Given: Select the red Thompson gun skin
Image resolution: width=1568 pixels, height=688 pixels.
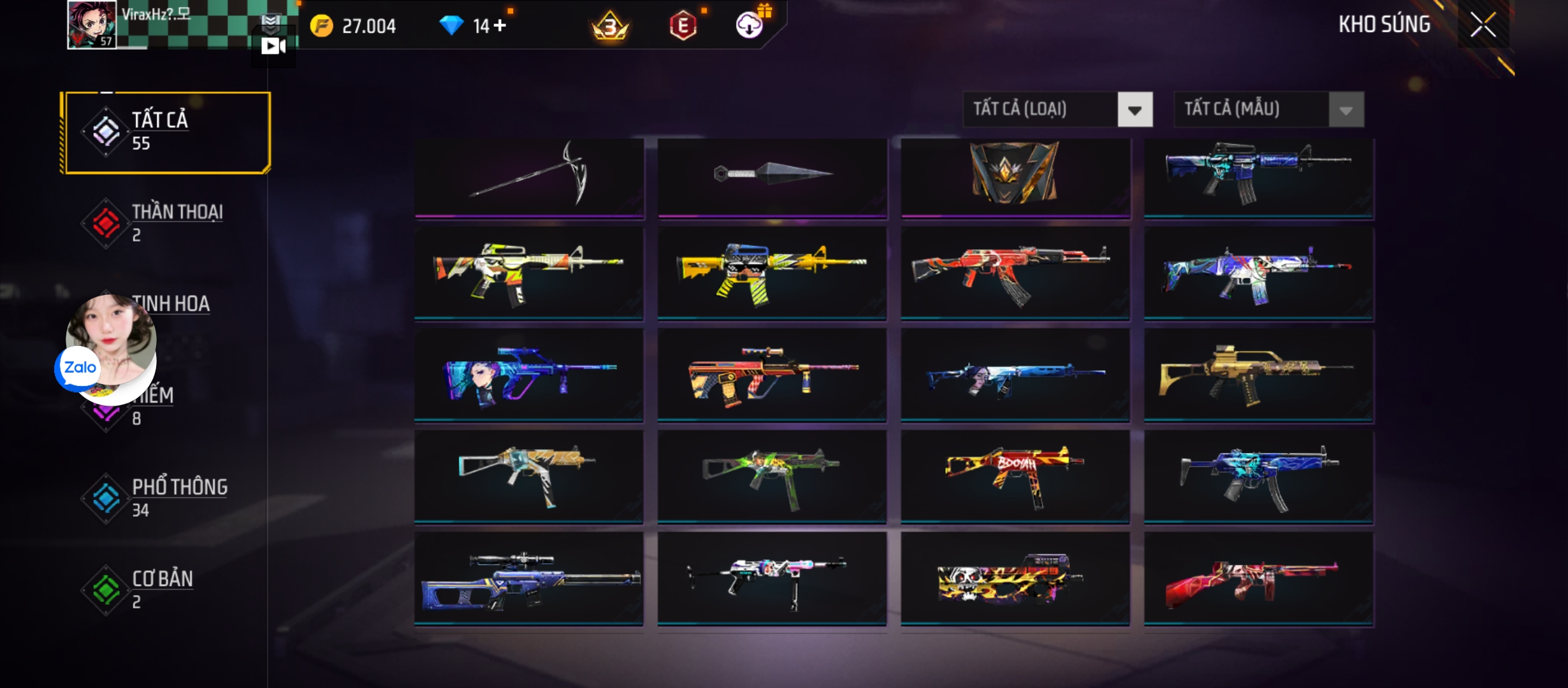Looking at the screenshot, I should [1258, 578].
